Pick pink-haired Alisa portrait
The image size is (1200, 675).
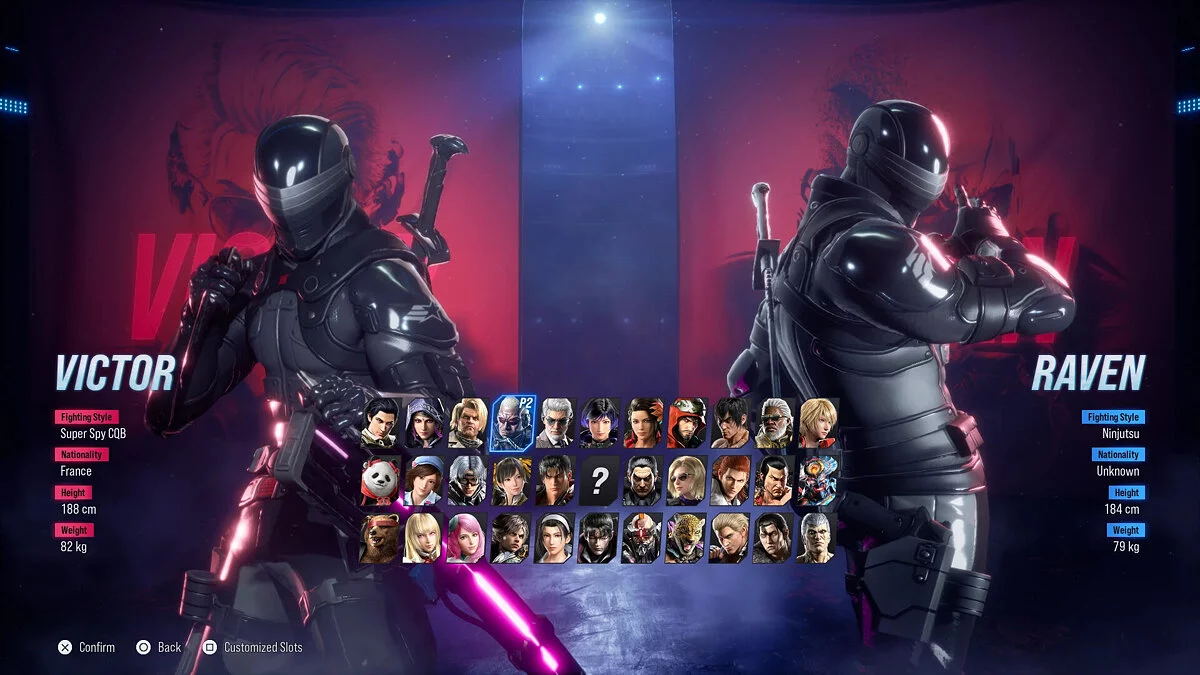pos(468,538)
